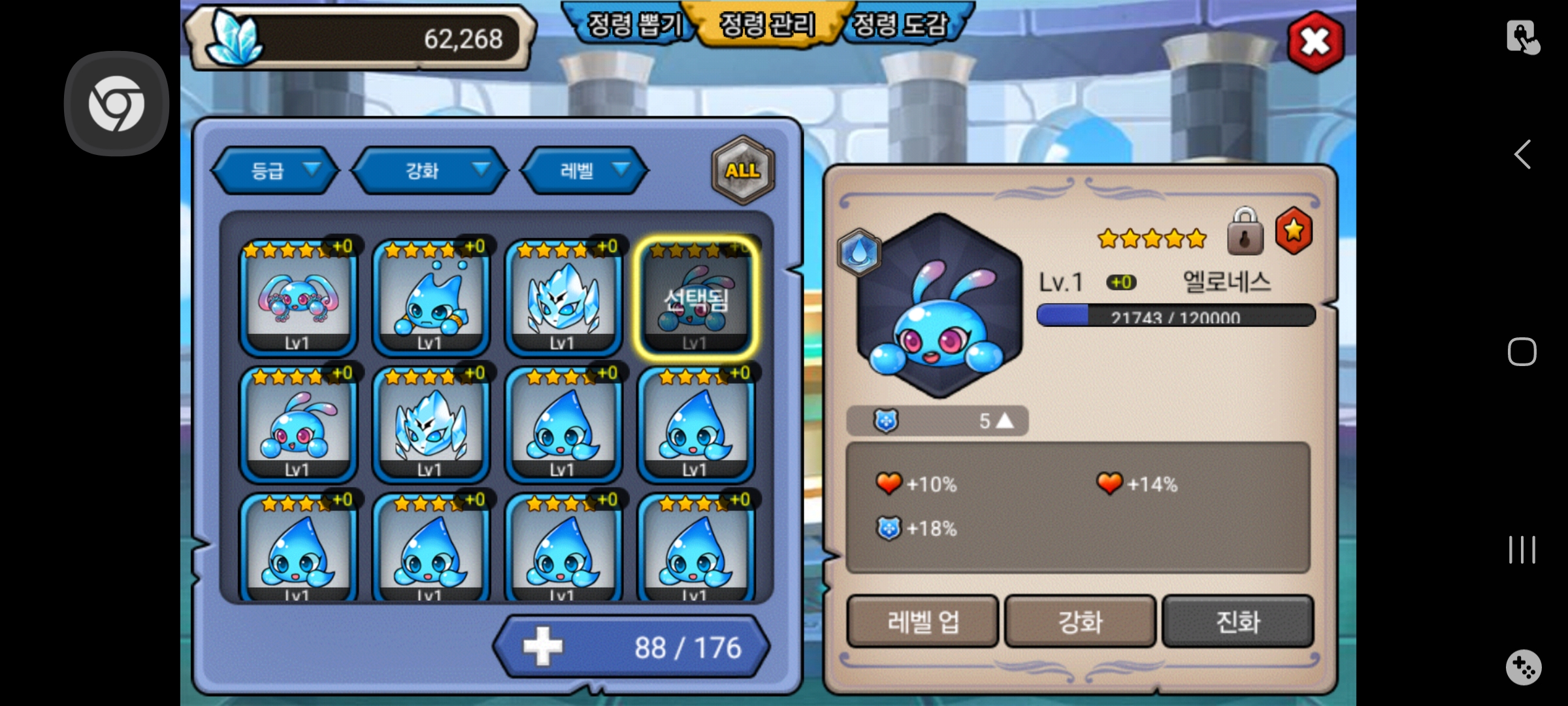This screenshot has height=706, width=1568.
Task: Click the red star favorite badge
Action: [x=1294, y=231]
